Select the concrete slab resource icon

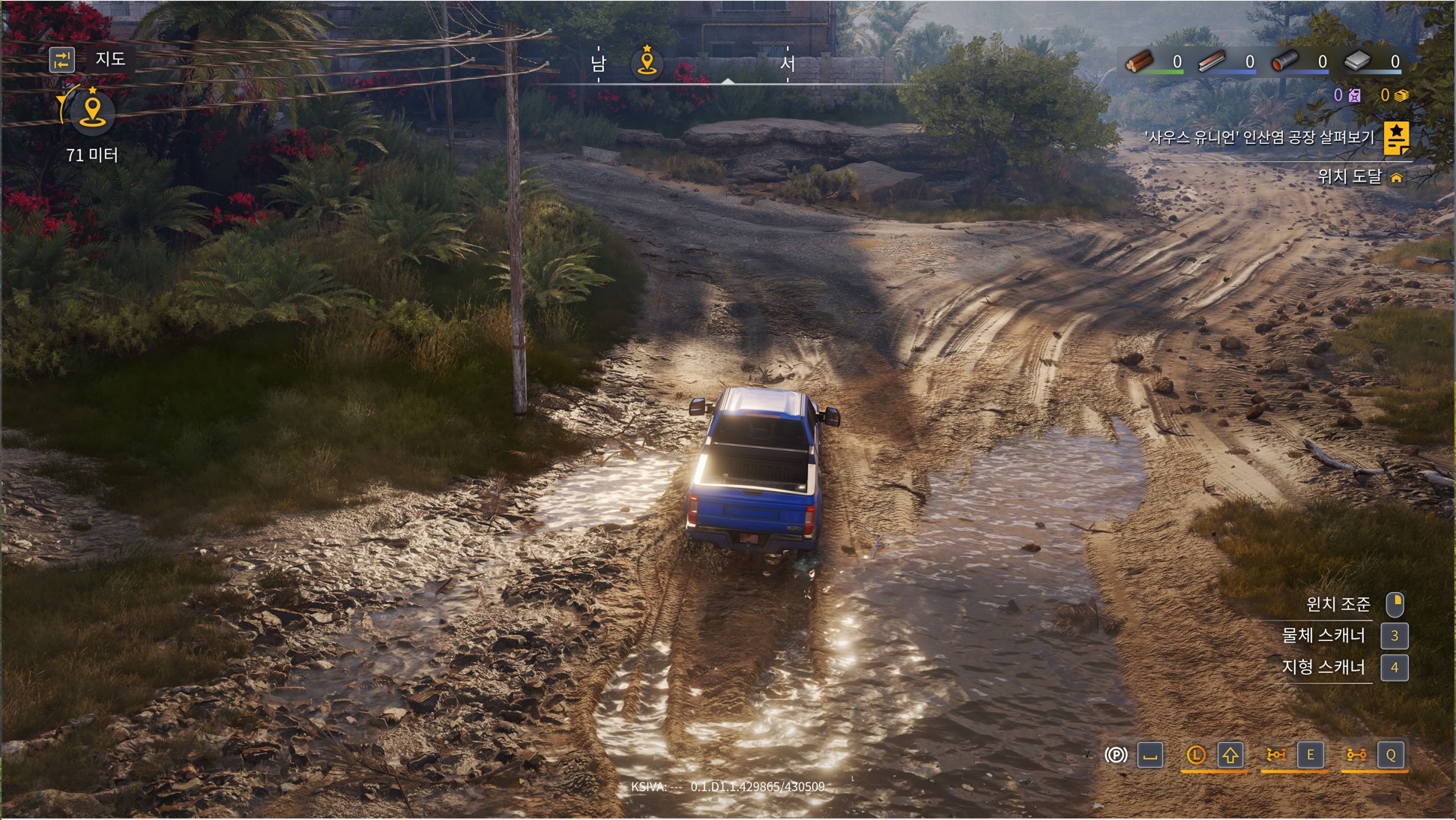(1357, 61)
